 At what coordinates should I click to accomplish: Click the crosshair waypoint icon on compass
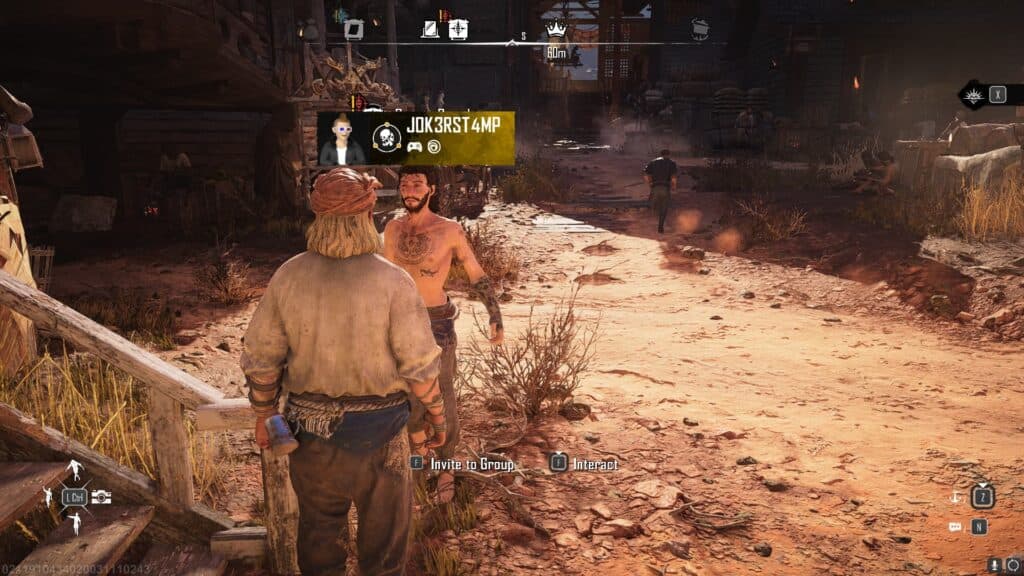point(458,29)
